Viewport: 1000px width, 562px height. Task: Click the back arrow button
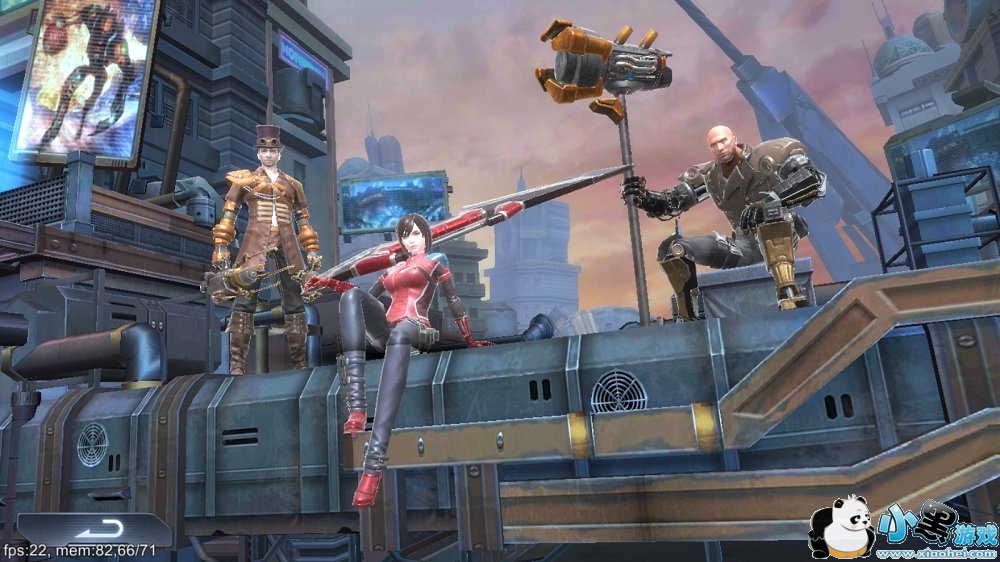click(x=97, y=528)
